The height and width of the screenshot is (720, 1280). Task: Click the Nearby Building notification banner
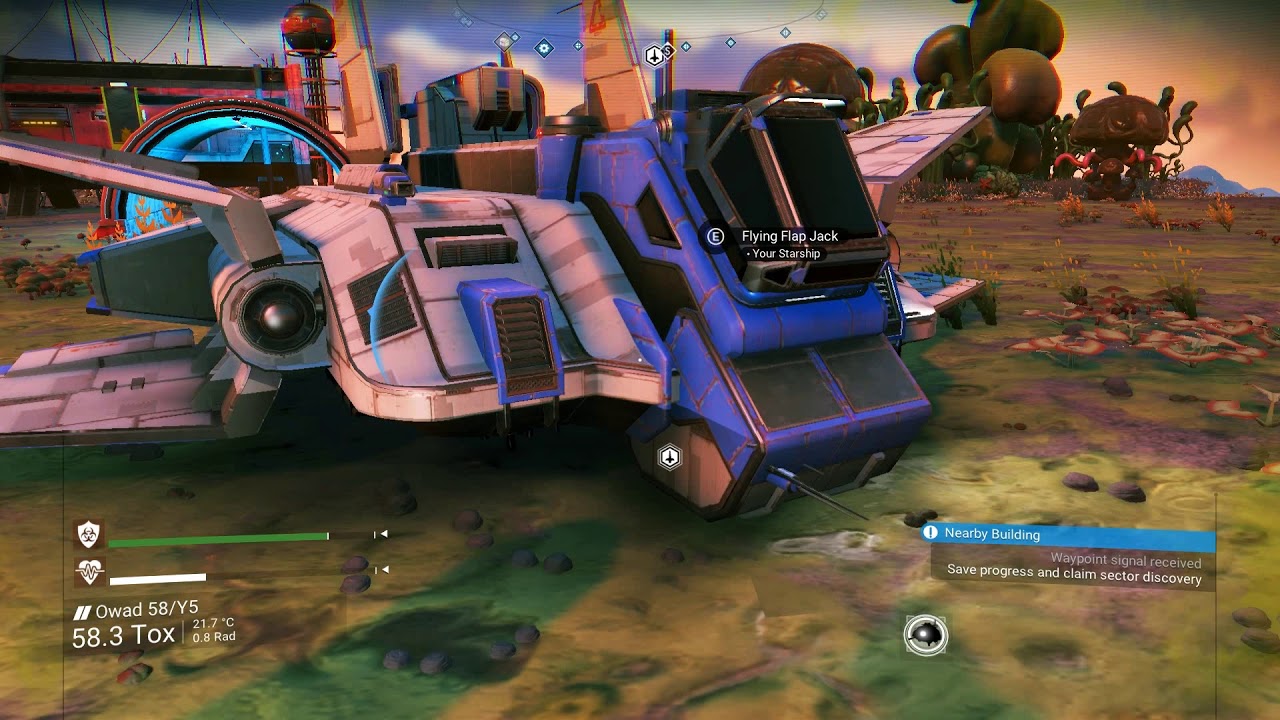click(1066, 534)
